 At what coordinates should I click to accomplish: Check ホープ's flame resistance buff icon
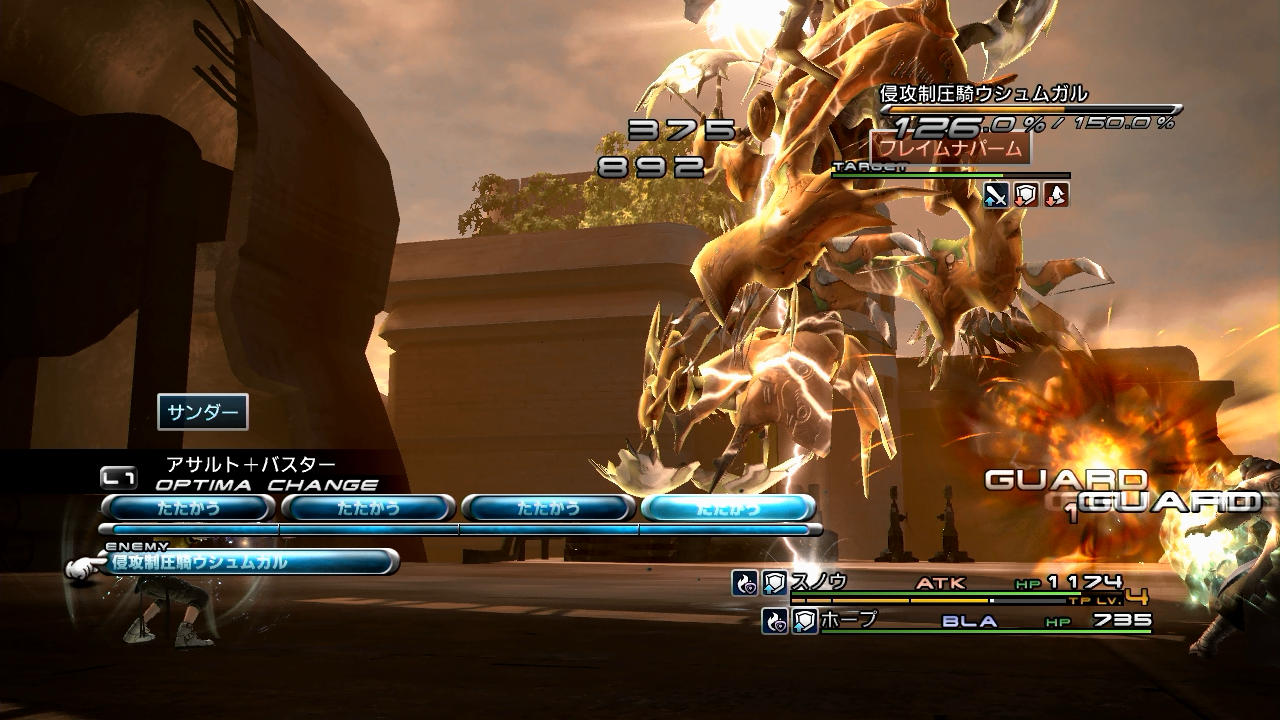774,622
